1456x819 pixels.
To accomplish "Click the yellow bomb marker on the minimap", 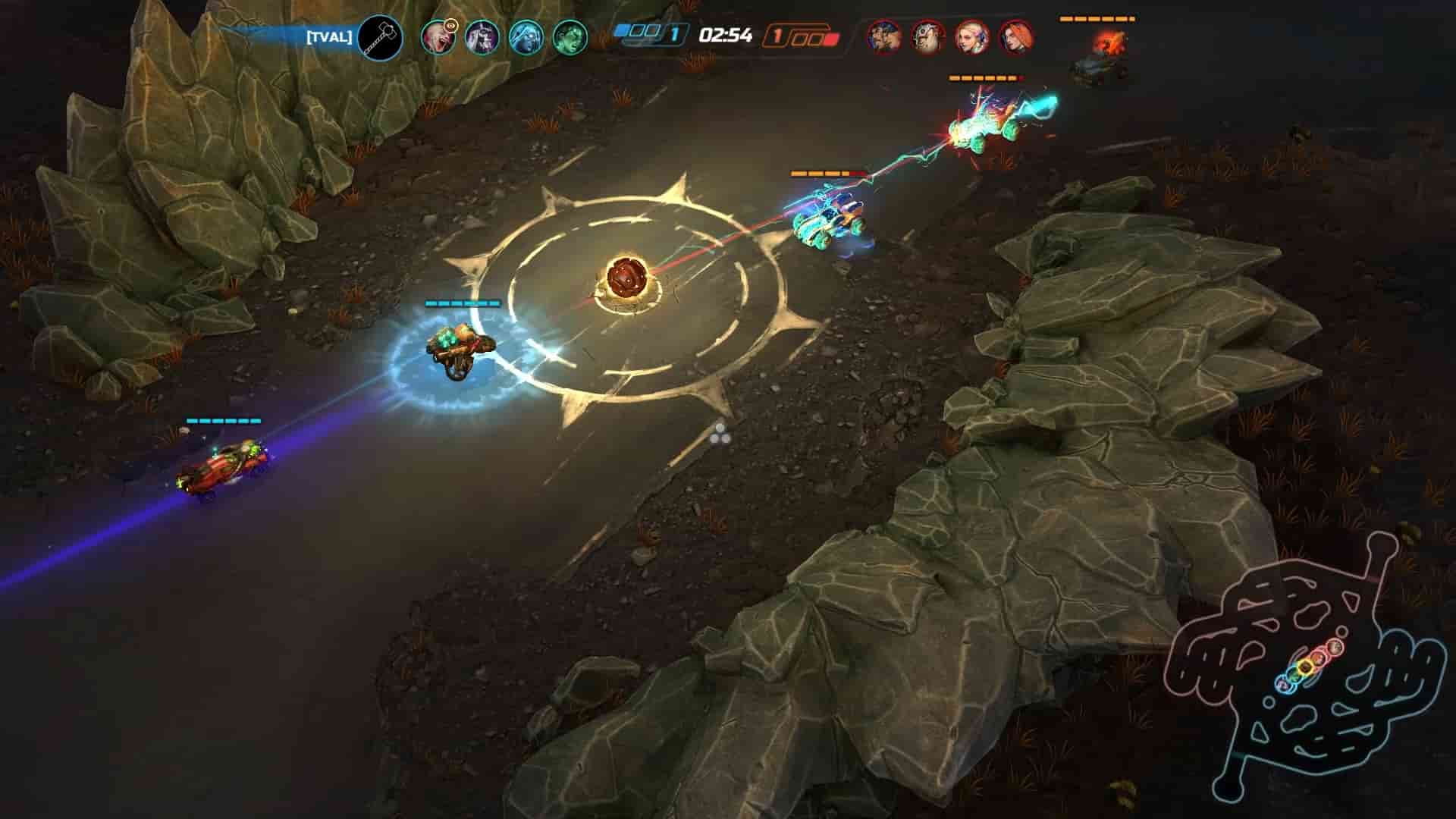I will [x=1304, y=667].
